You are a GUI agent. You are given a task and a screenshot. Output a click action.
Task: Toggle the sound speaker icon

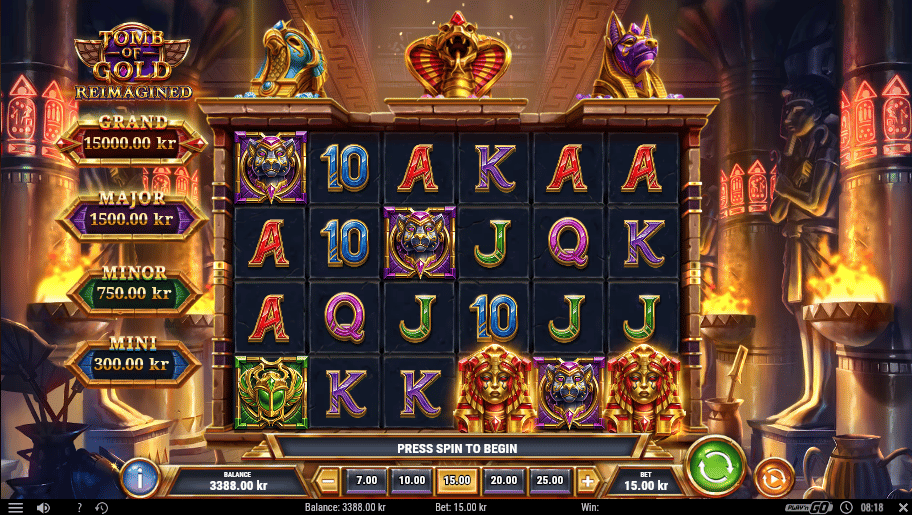tap(44, 508)
